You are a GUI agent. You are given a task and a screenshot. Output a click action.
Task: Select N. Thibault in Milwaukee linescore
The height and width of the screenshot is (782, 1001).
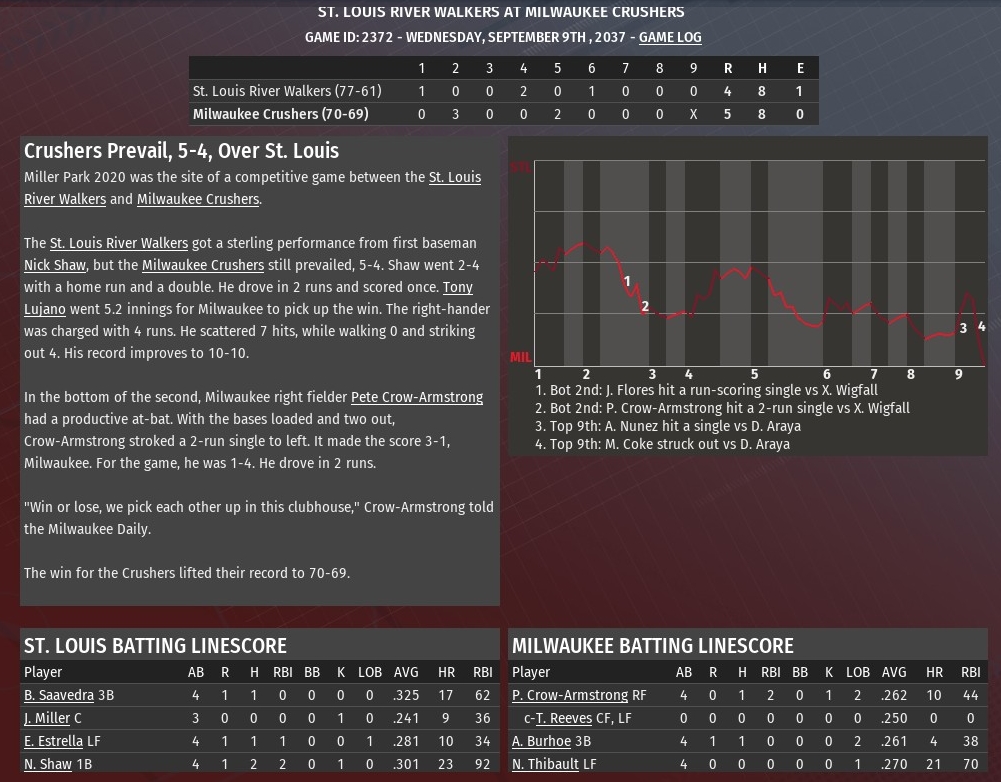(545, 764)
